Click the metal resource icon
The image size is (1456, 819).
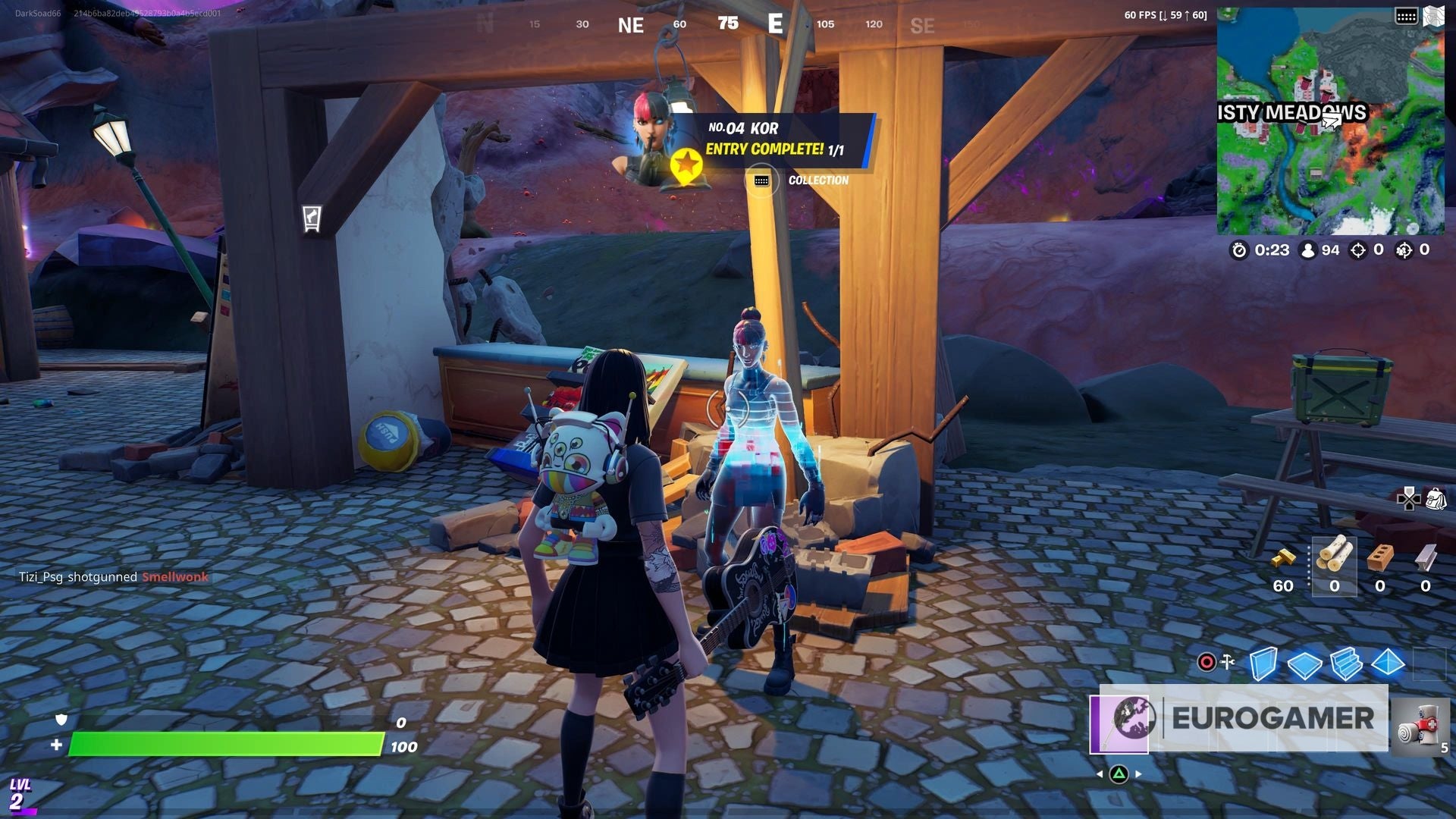point(1426,557)
